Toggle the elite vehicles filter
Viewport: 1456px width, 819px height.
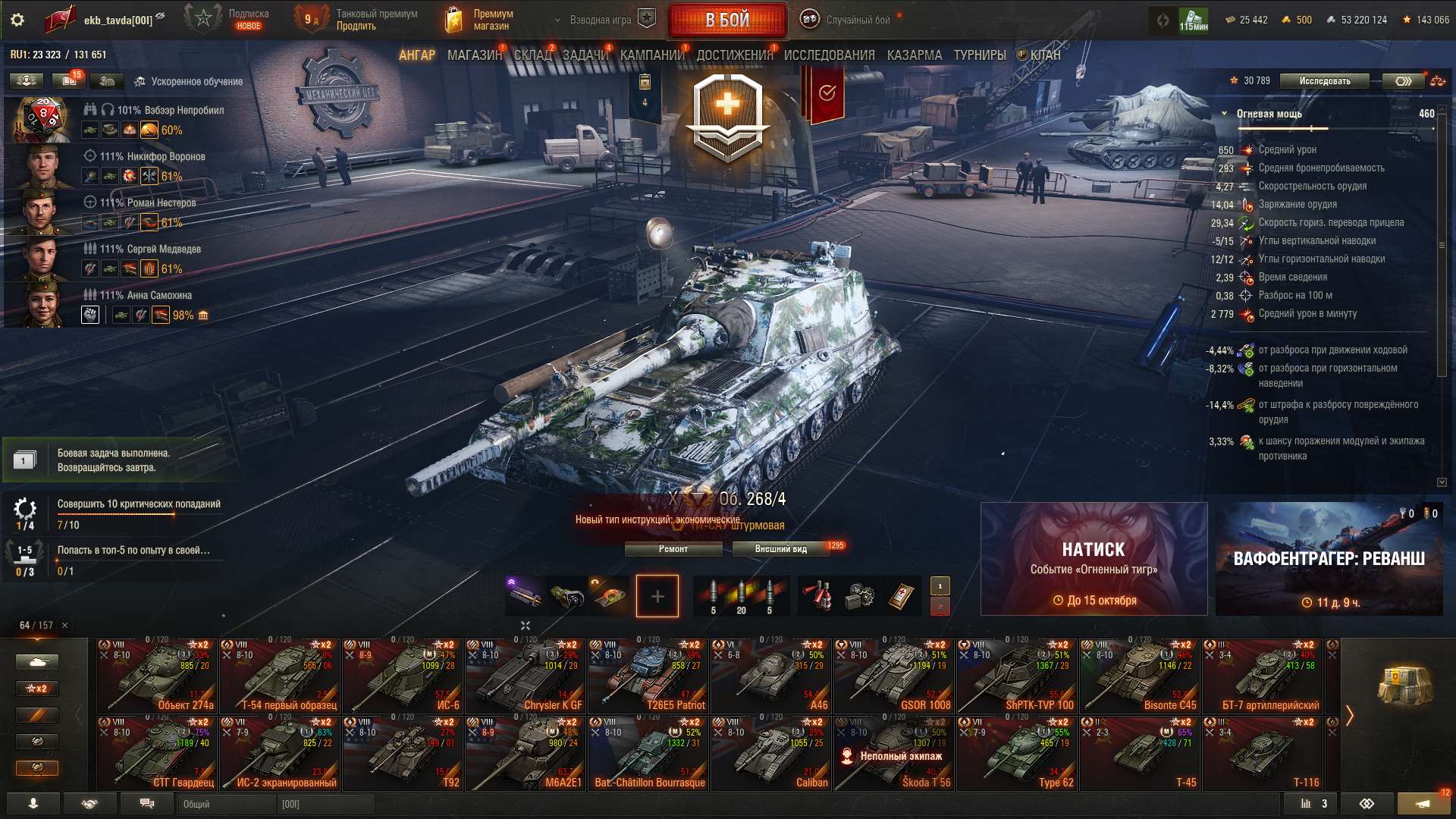coord(36,741)
